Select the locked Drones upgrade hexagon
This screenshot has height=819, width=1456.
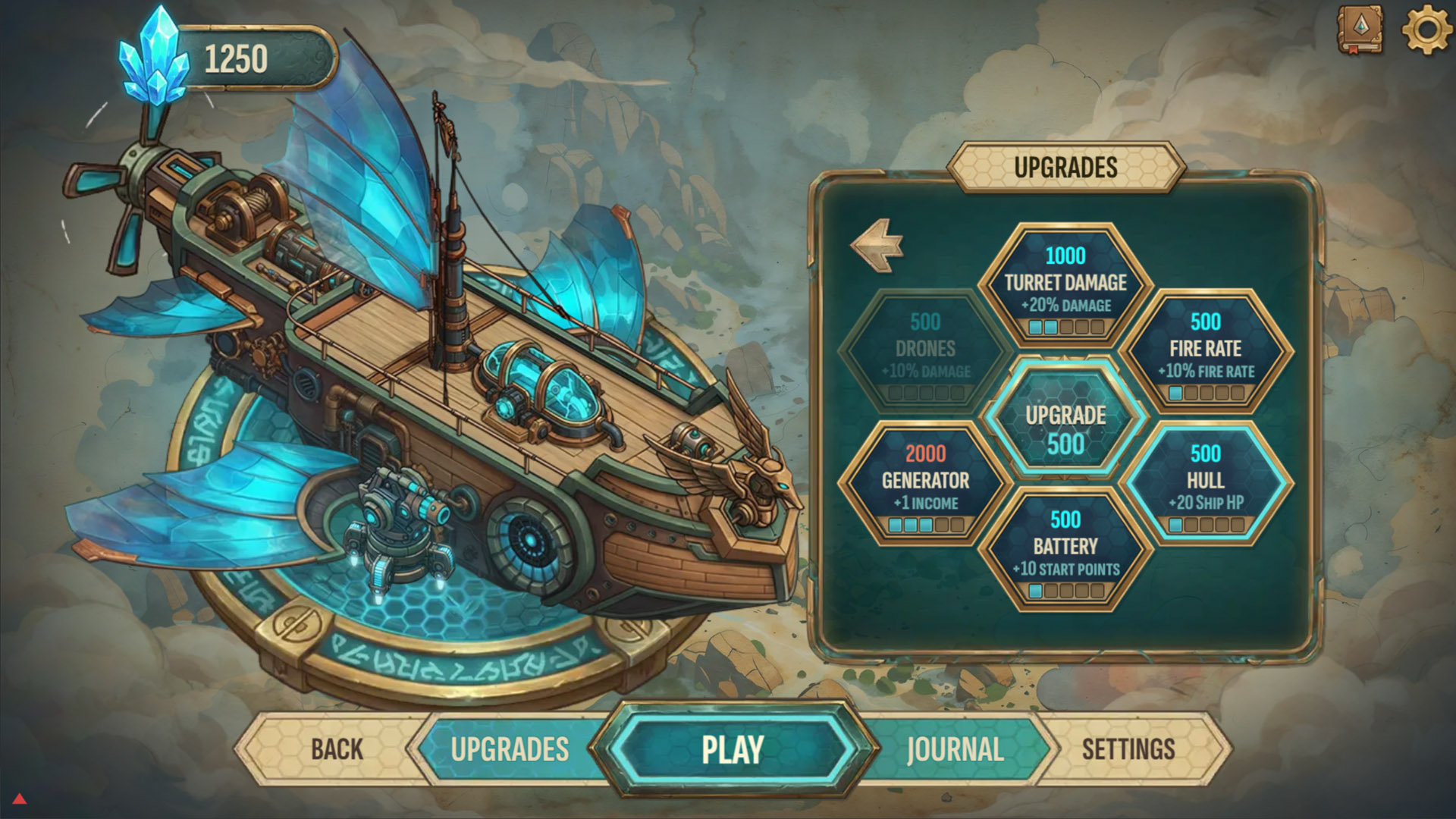coord(924,349)
